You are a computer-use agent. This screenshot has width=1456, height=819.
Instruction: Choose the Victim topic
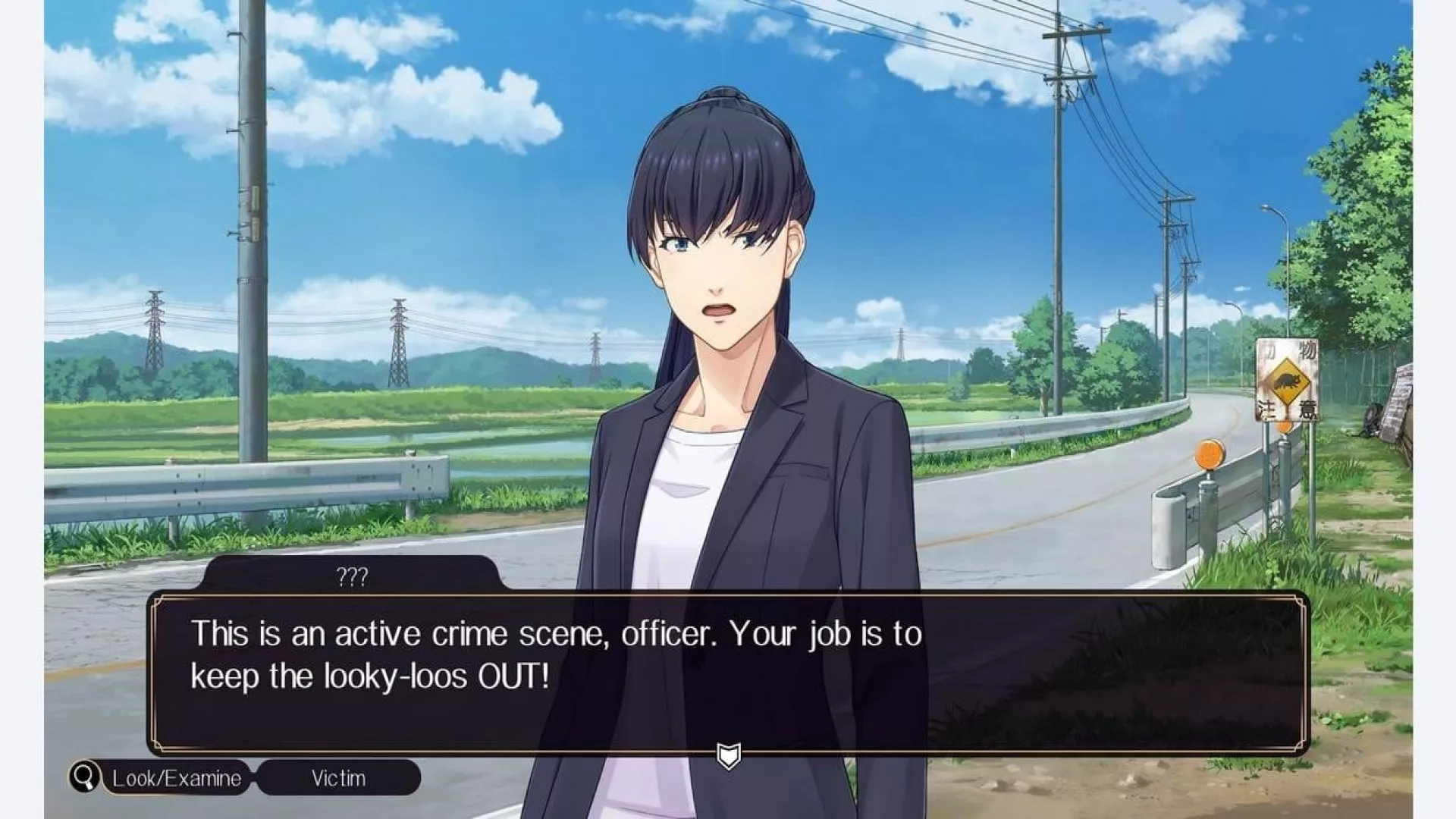(x=338, y=778)
